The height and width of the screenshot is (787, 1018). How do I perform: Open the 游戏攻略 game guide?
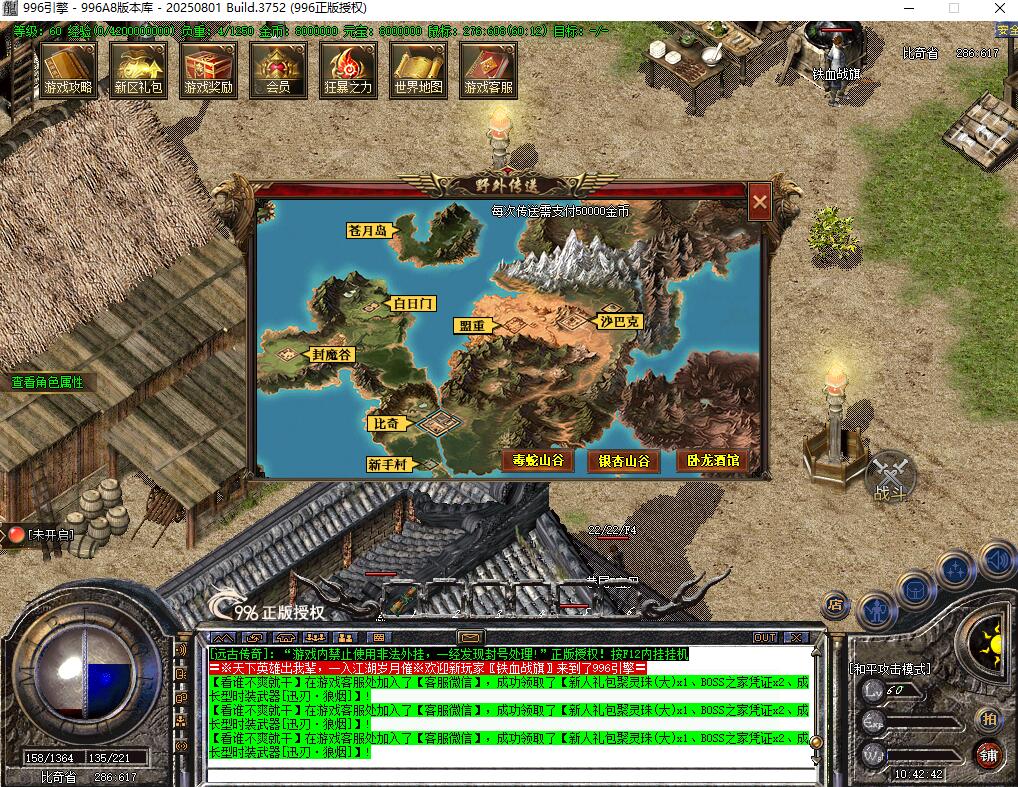[x=68, y=69]
